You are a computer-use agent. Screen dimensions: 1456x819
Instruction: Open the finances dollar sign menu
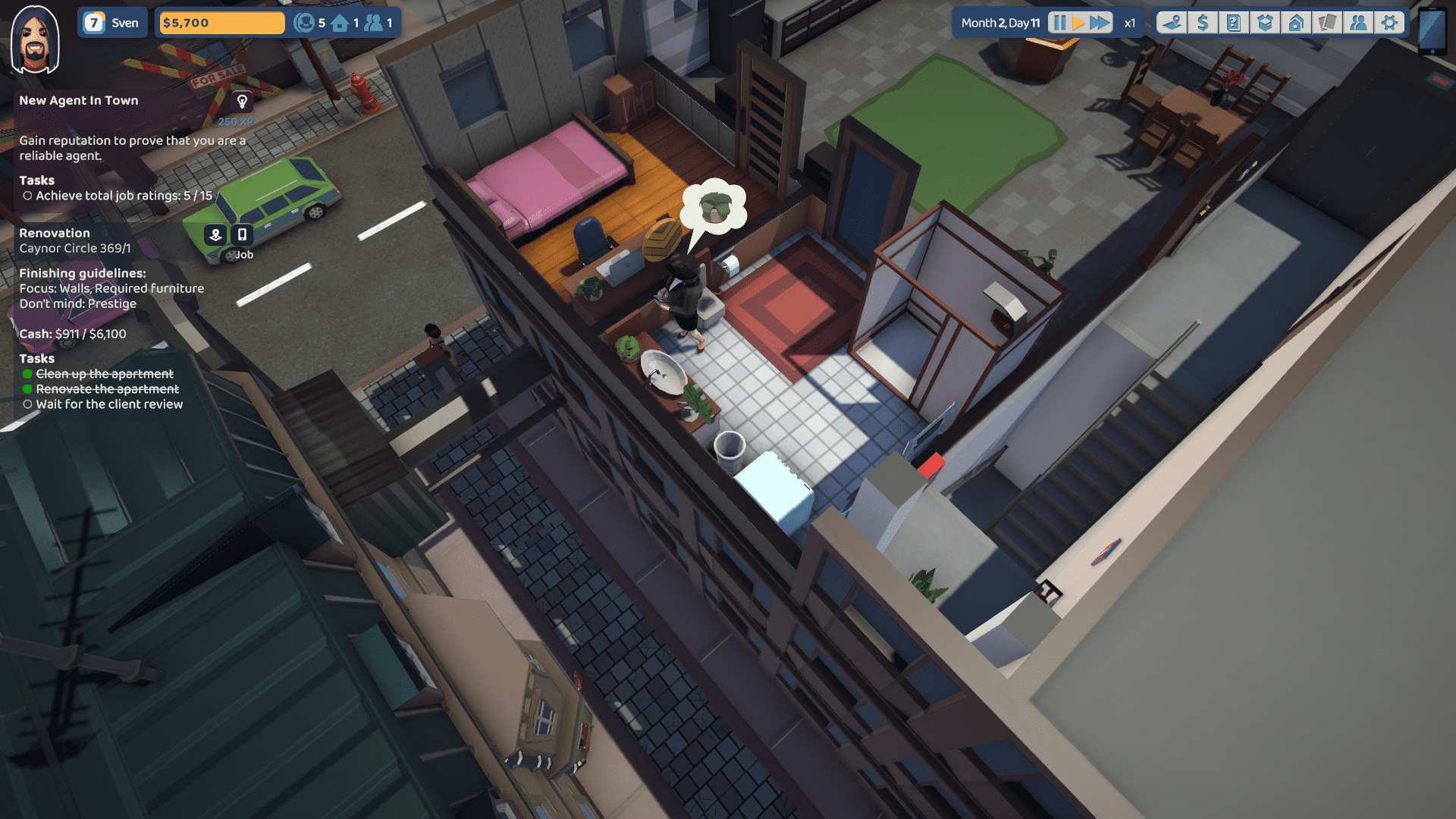click(1203, 23)
